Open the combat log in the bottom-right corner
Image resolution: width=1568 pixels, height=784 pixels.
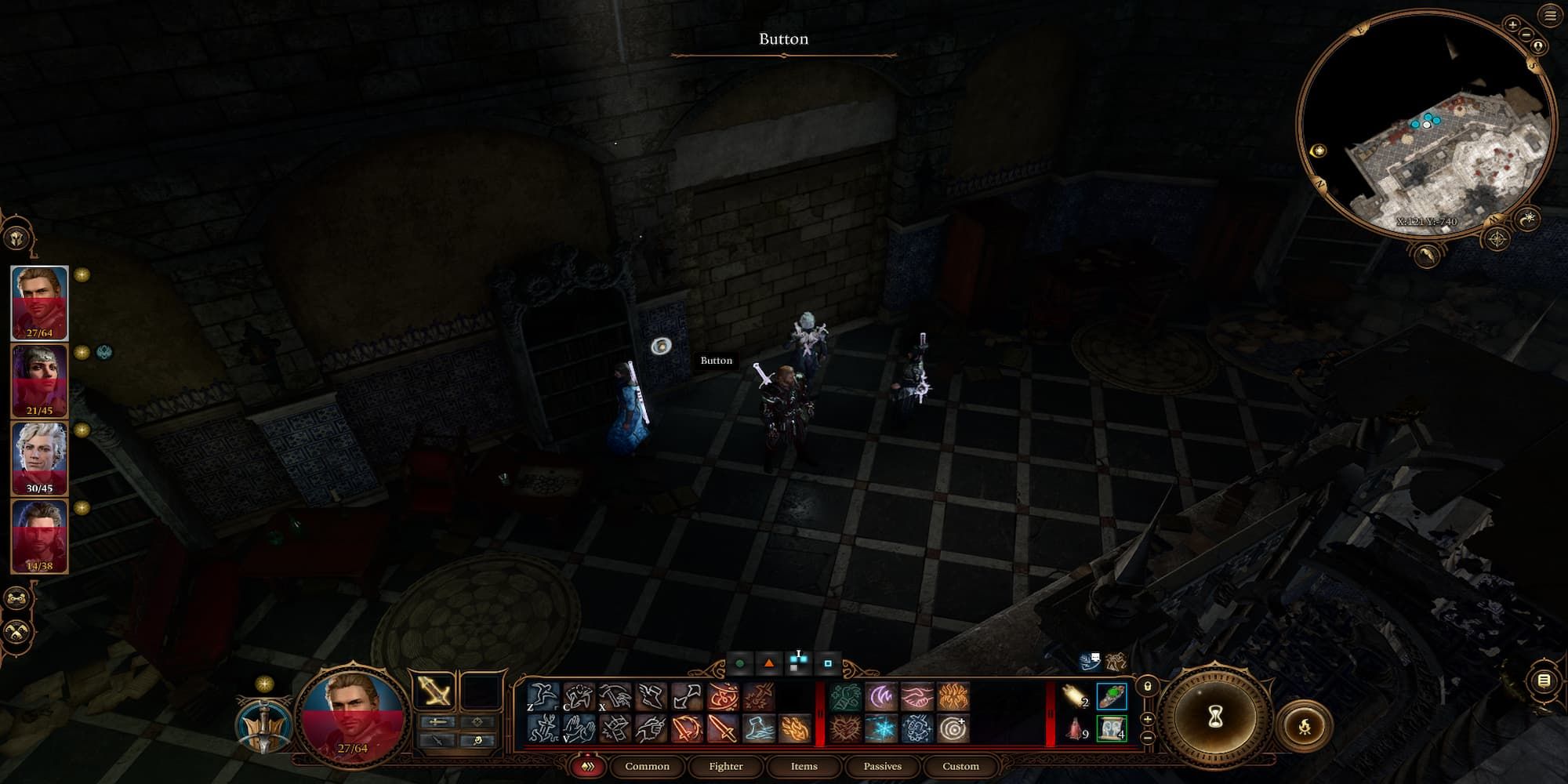pos(1543,681)
